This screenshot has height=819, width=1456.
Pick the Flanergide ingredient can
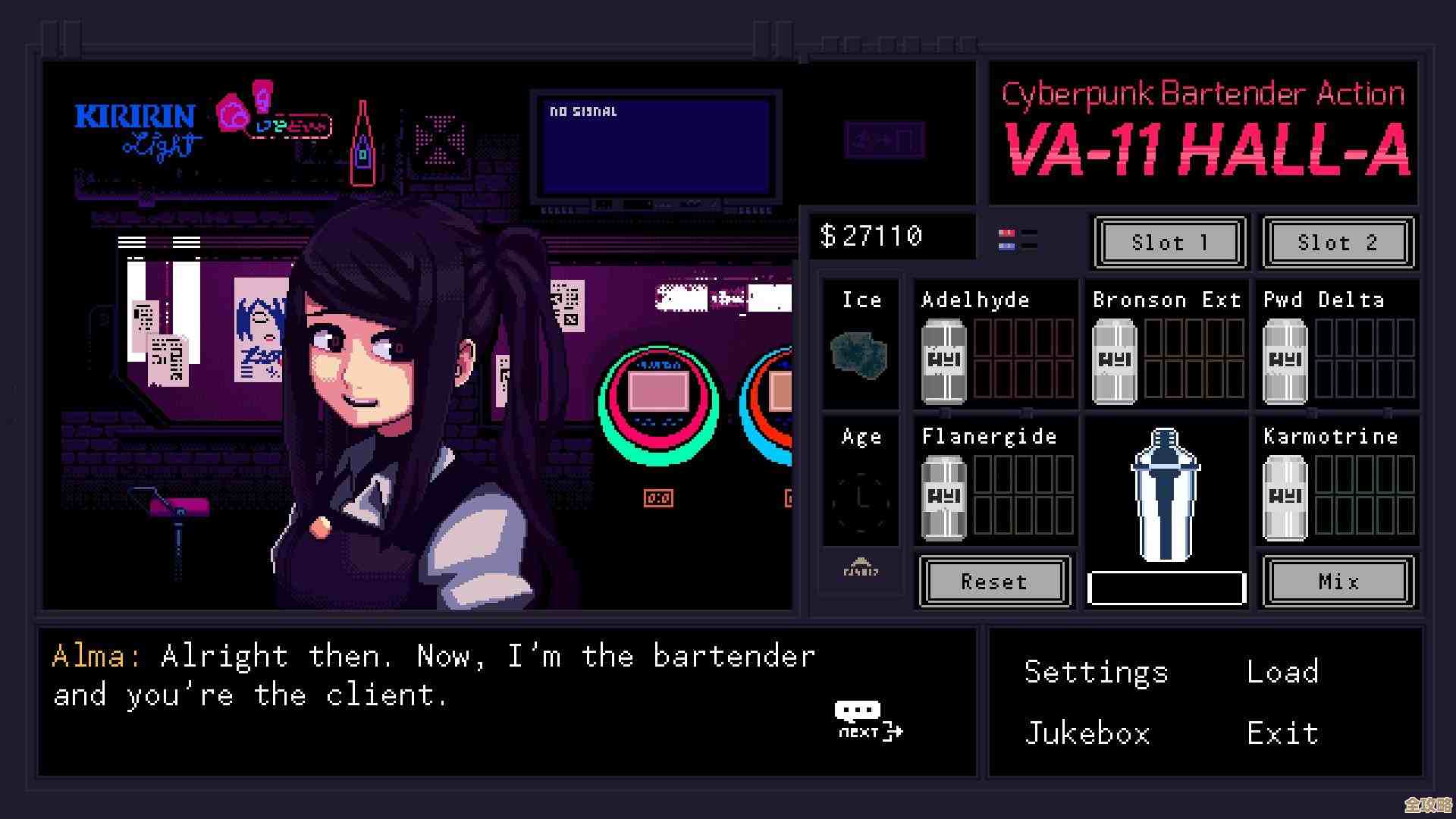click(x=943, y=497)
